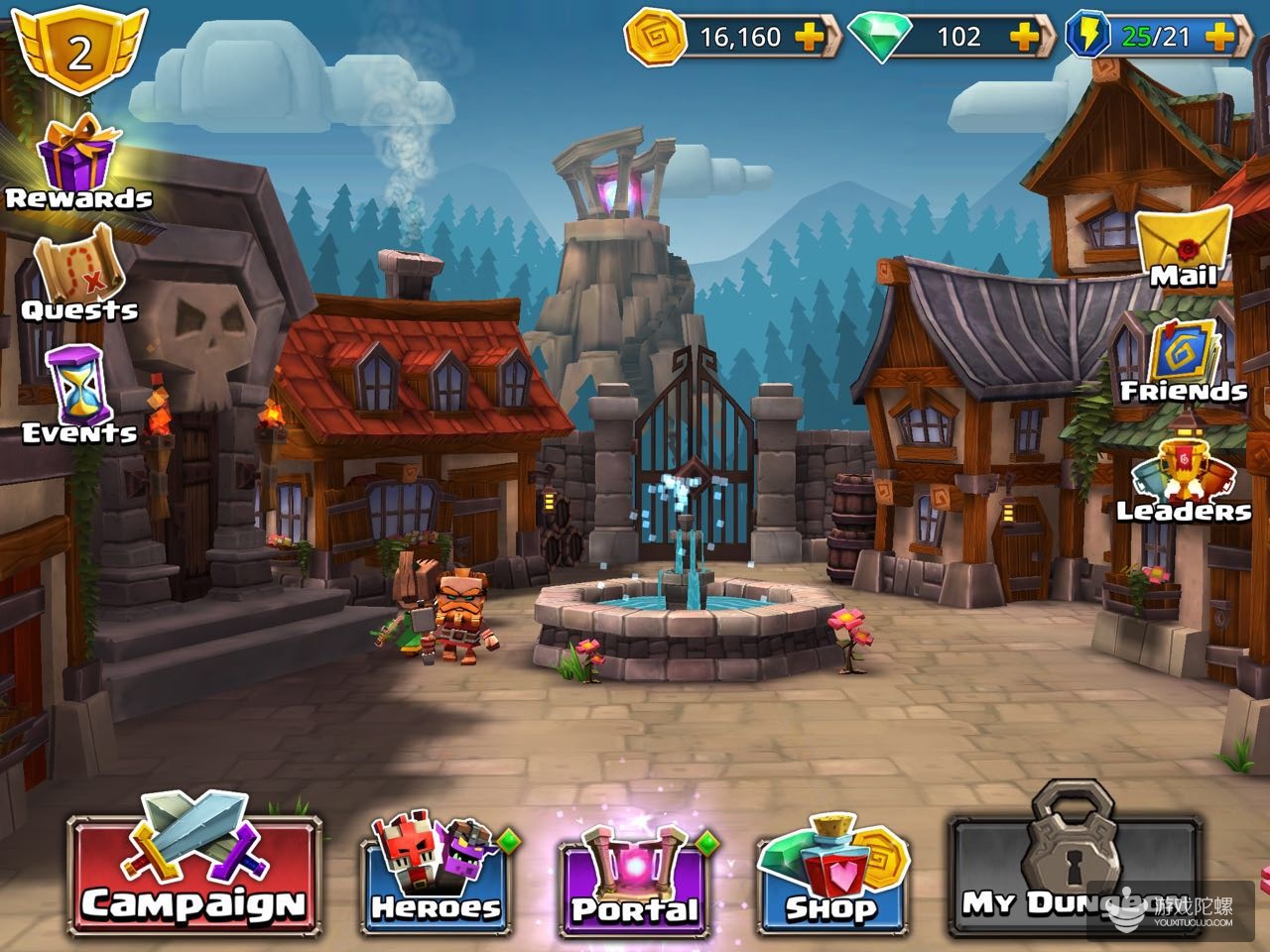Add more gold coins with plus button

pos(811,37)
